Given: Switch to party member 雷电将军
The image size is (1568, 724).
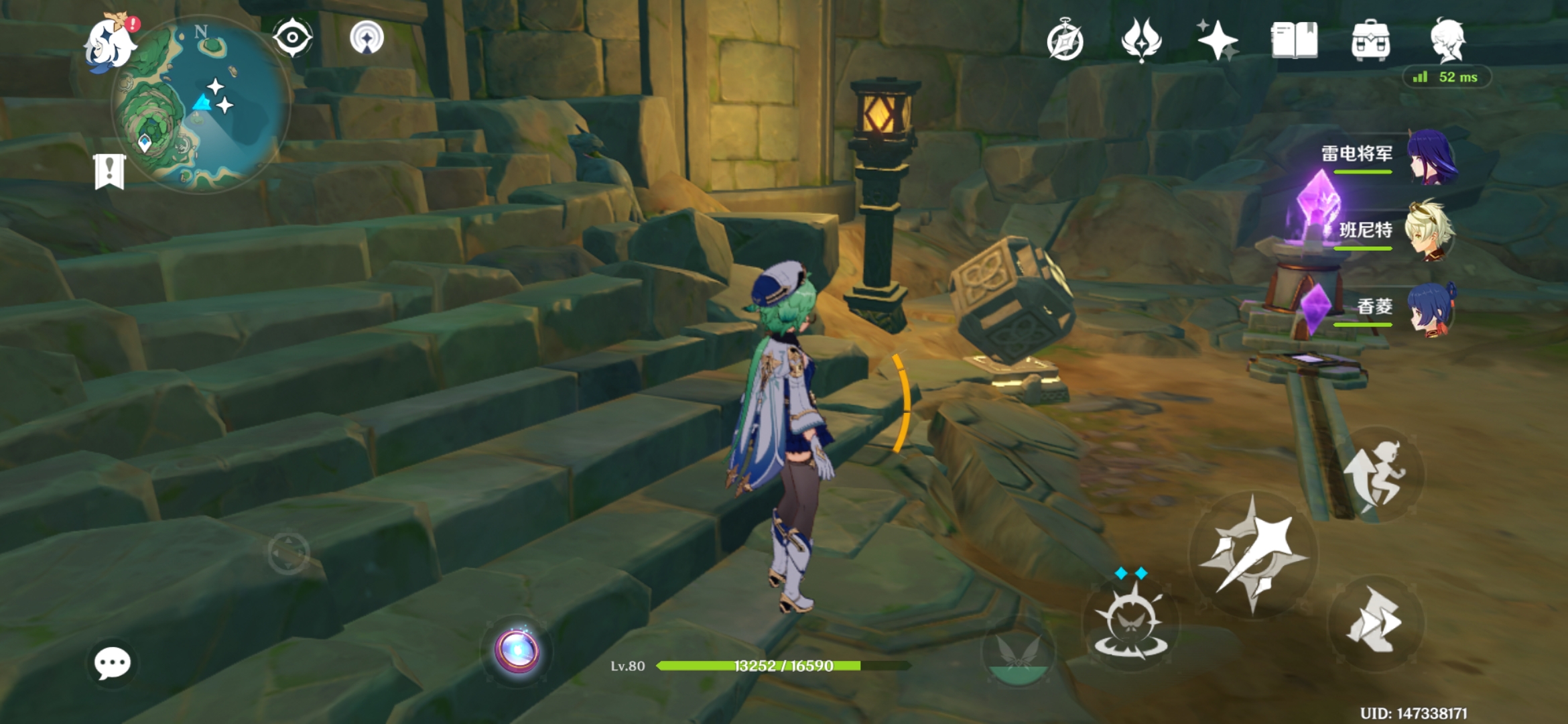Looking at the screenshot, I should tap(1431, 158).
